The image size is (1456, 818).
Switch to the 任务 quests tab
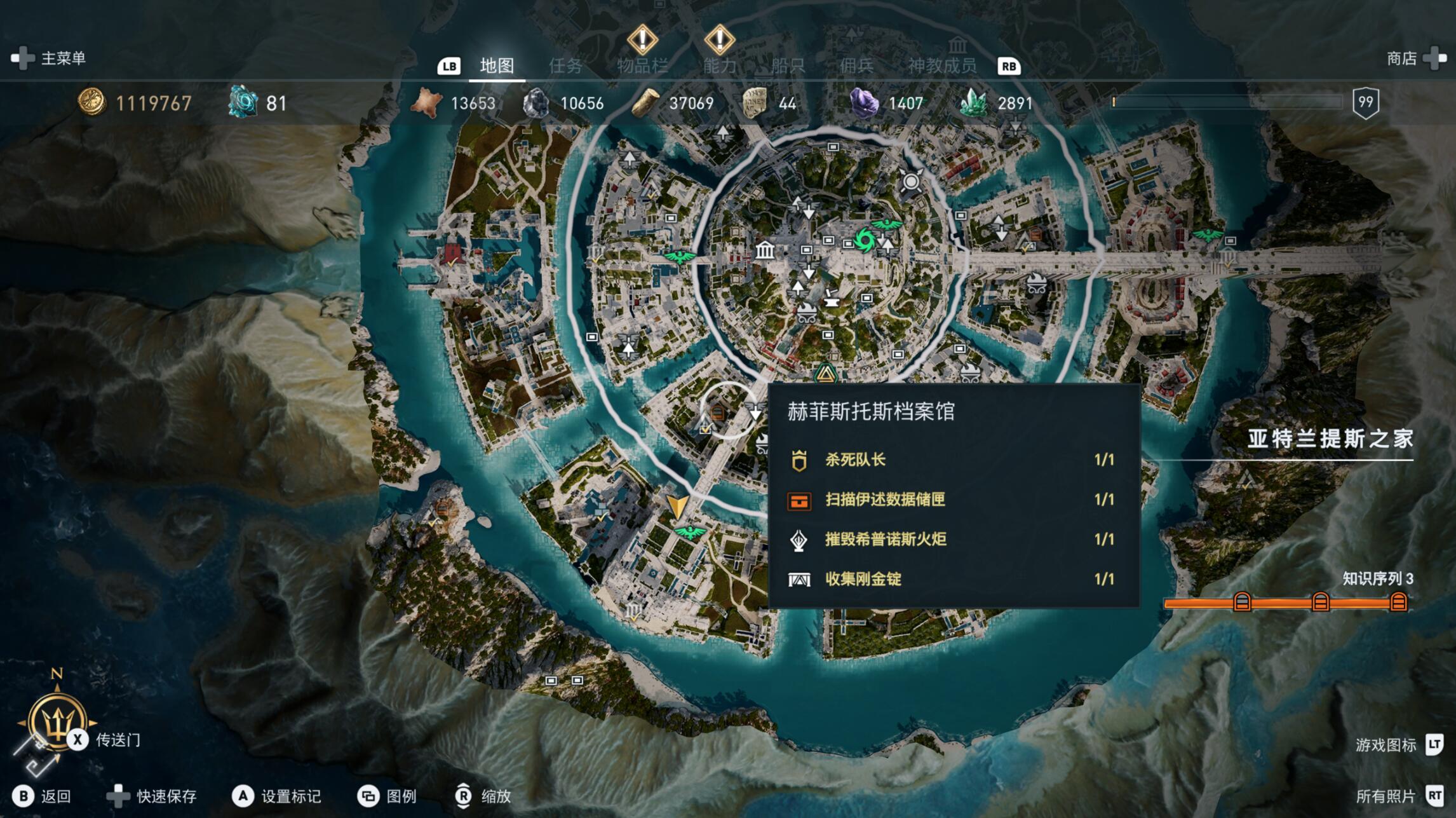565,65
